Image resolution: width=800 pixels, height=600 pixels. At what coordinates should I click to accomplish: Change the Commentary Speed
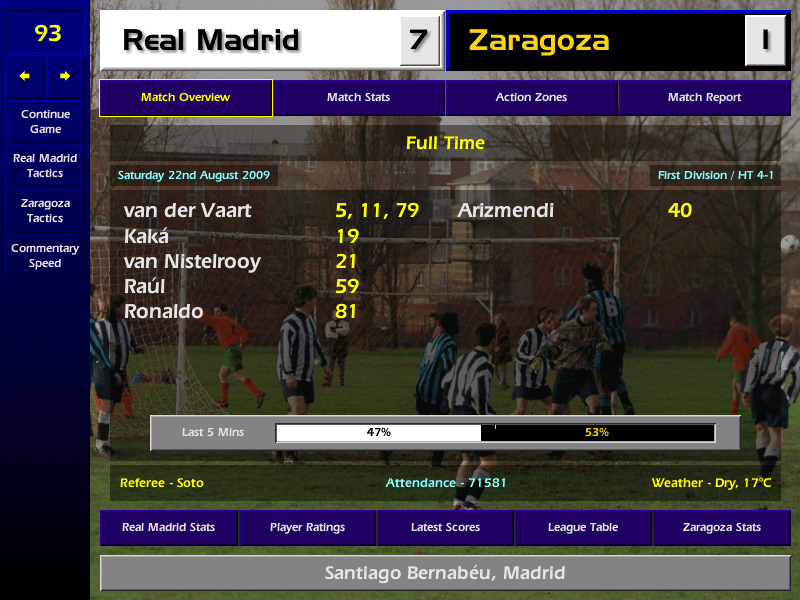pyautogui.click(x=45, y=256)
